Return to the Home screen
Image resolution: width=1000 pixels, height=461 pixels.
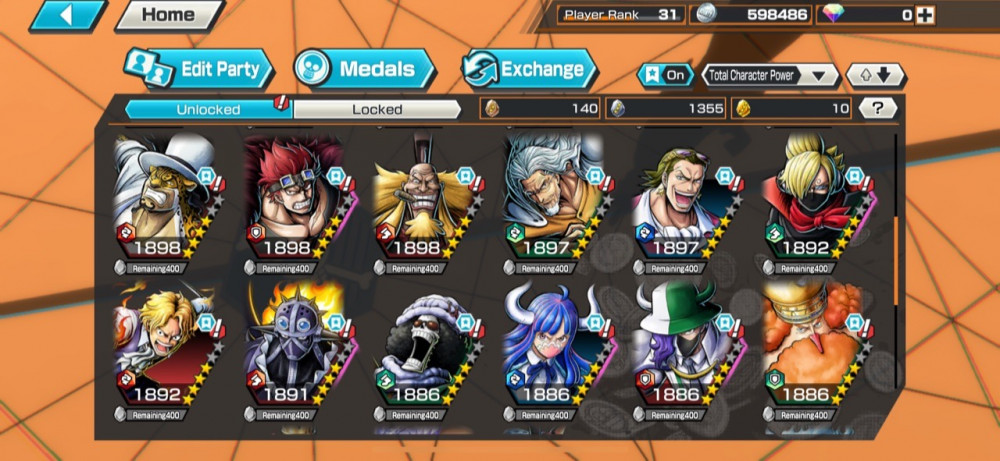[x=168, y=16]
